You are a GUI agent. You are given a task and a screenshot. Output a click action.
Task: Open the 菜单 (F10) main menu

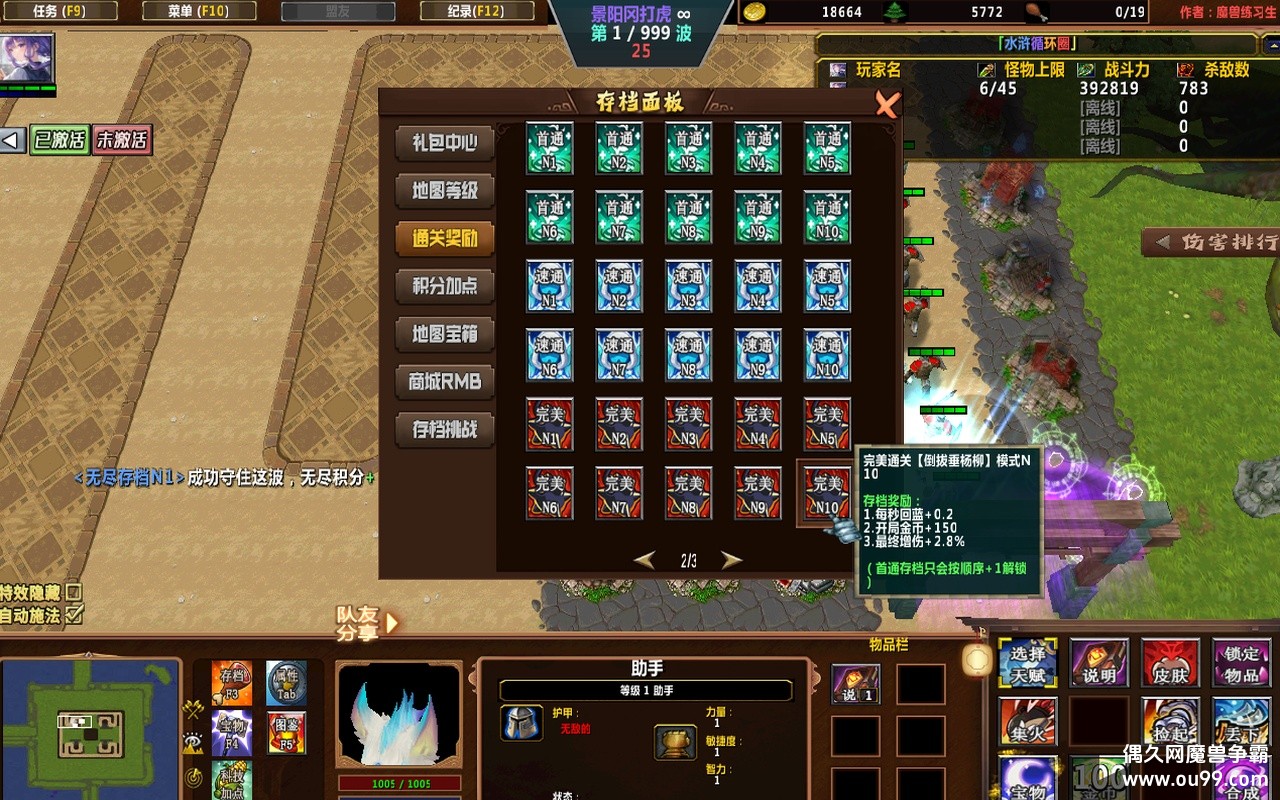coord(199,11)
